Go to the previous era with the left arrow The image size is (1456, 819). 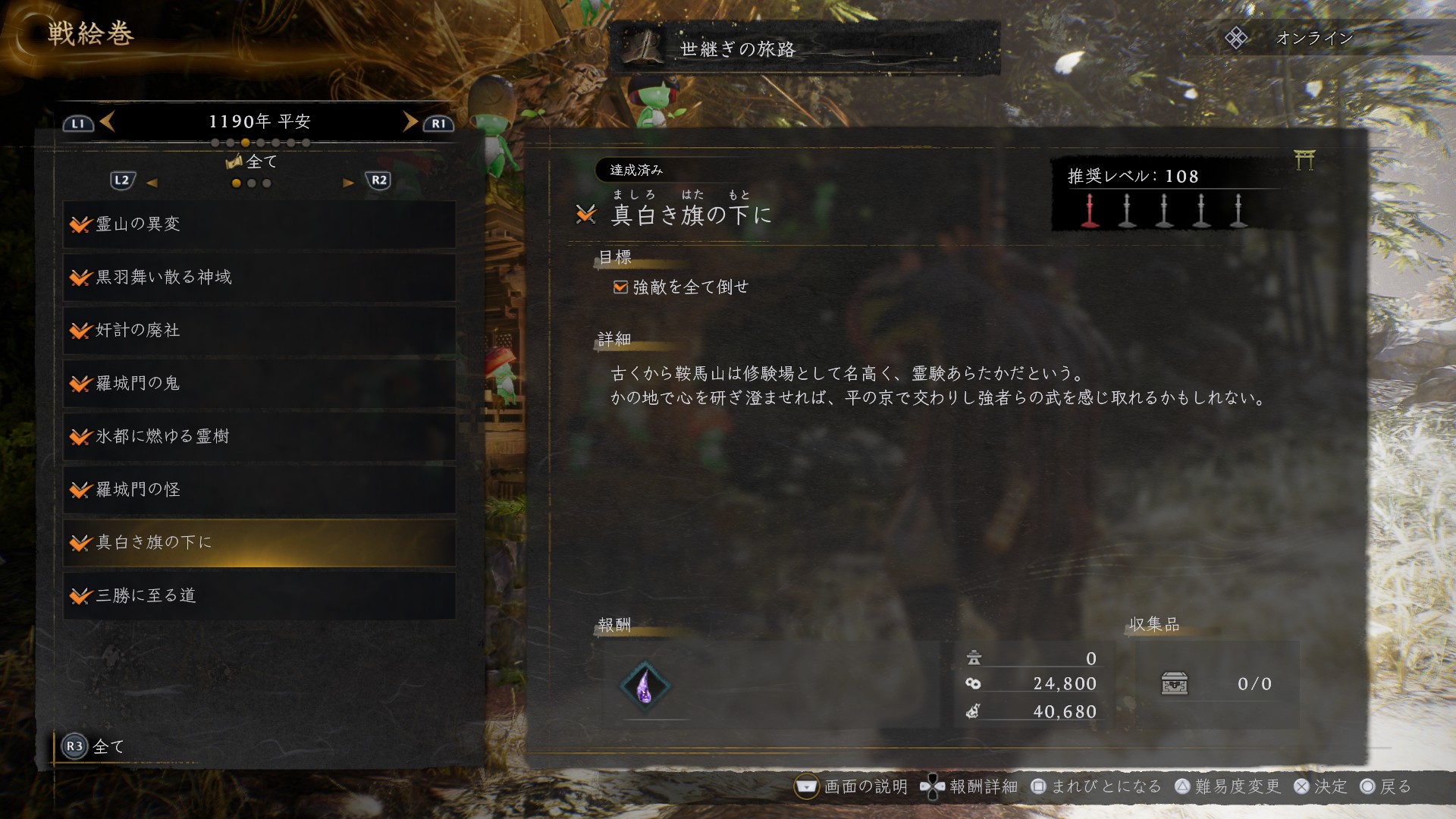tap(107, 121)
